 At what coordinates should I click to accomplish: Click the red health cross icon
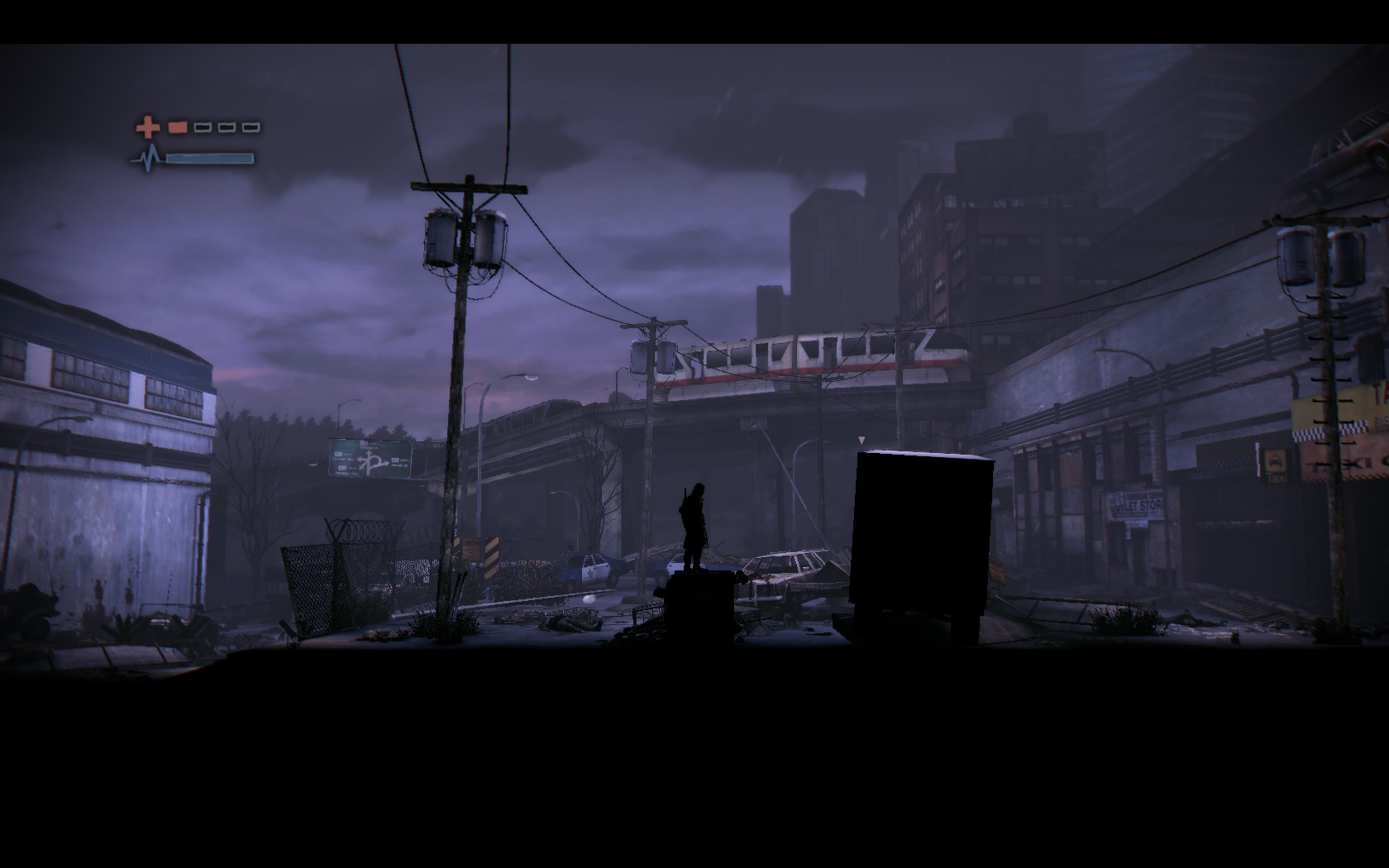(x=147, y=126)
